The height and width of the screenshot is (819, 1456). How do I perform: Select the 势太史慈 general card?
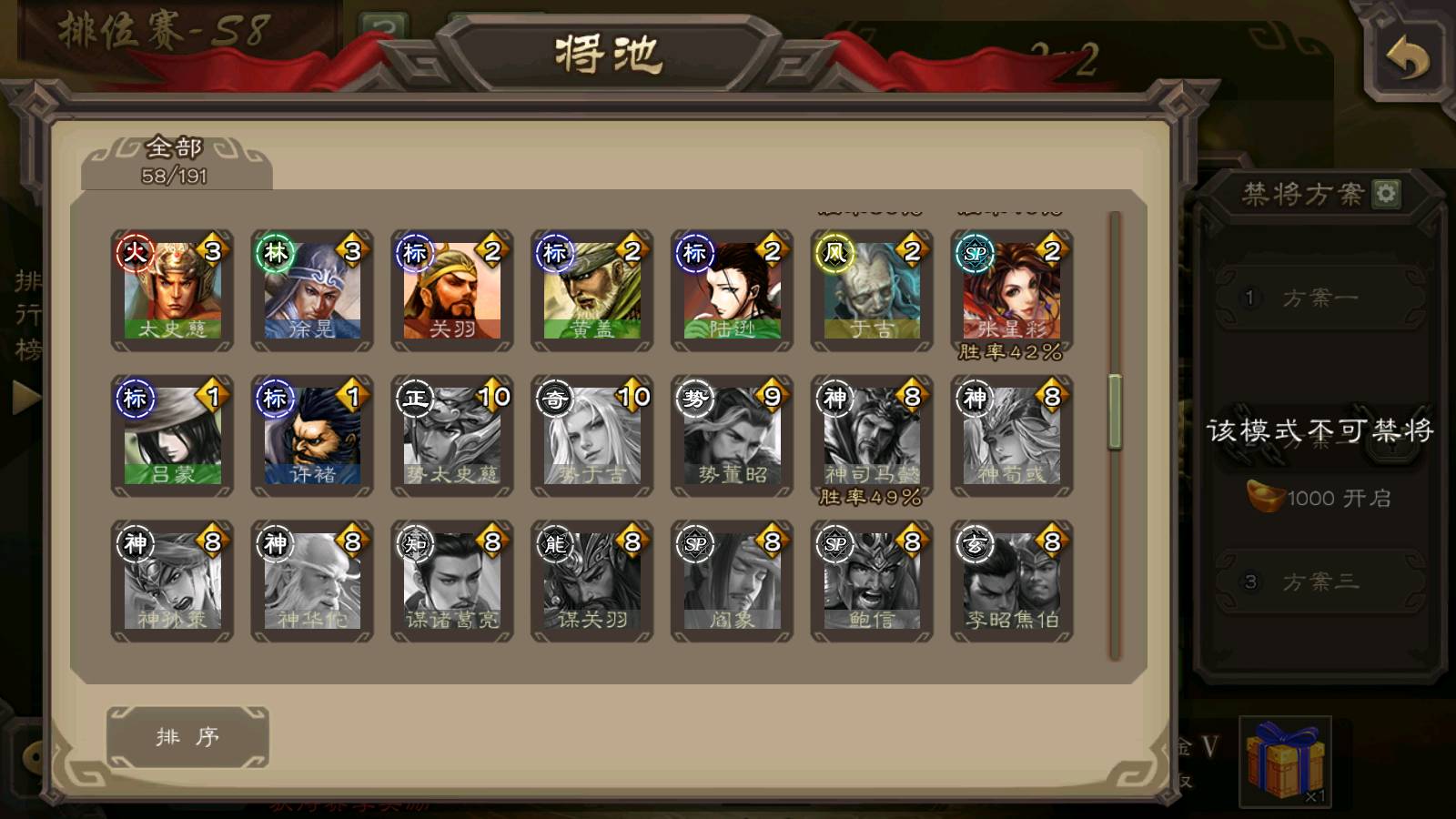[452, 436]
